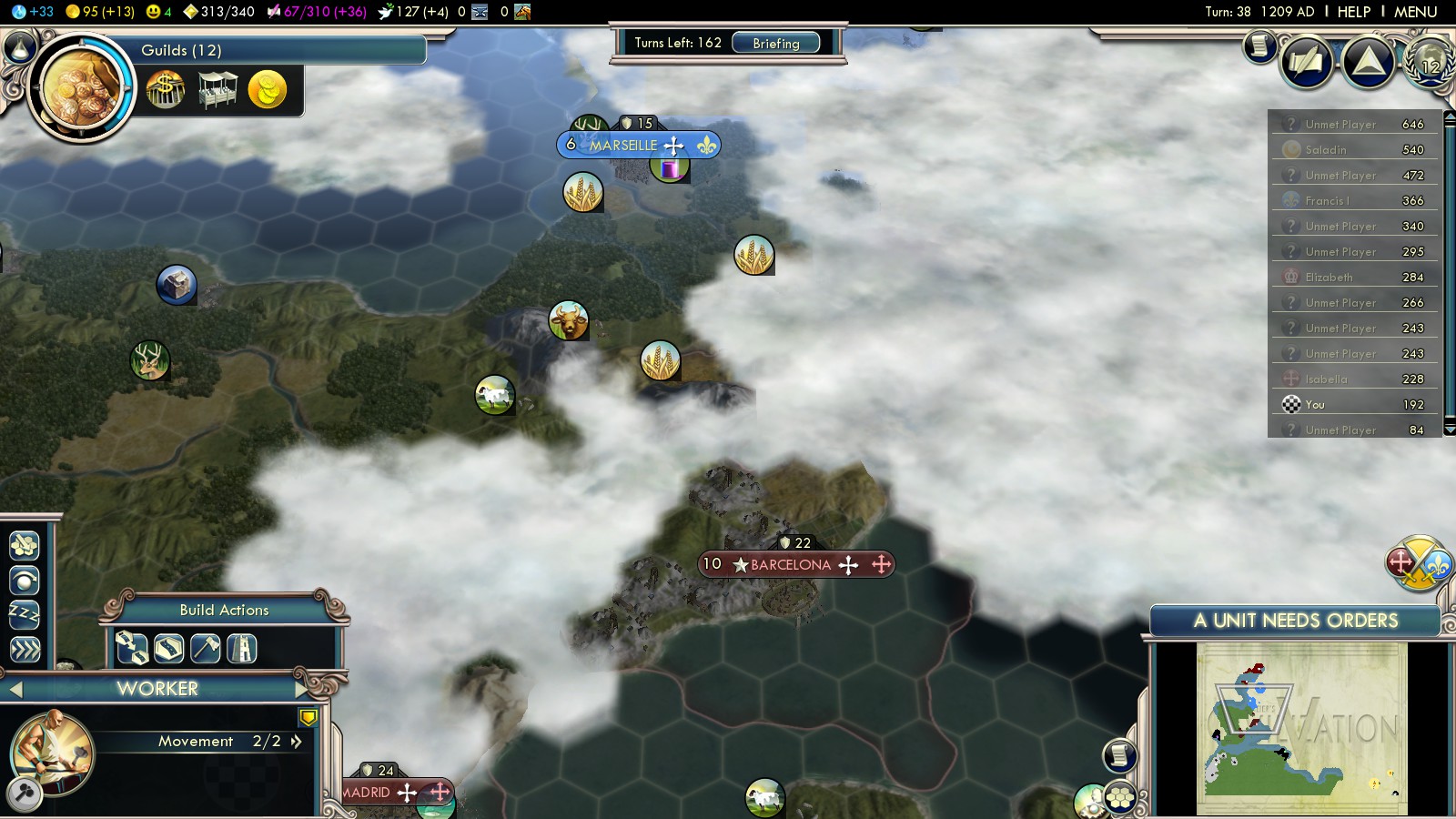Select the previous unit with left arrow

pos(15,690)
